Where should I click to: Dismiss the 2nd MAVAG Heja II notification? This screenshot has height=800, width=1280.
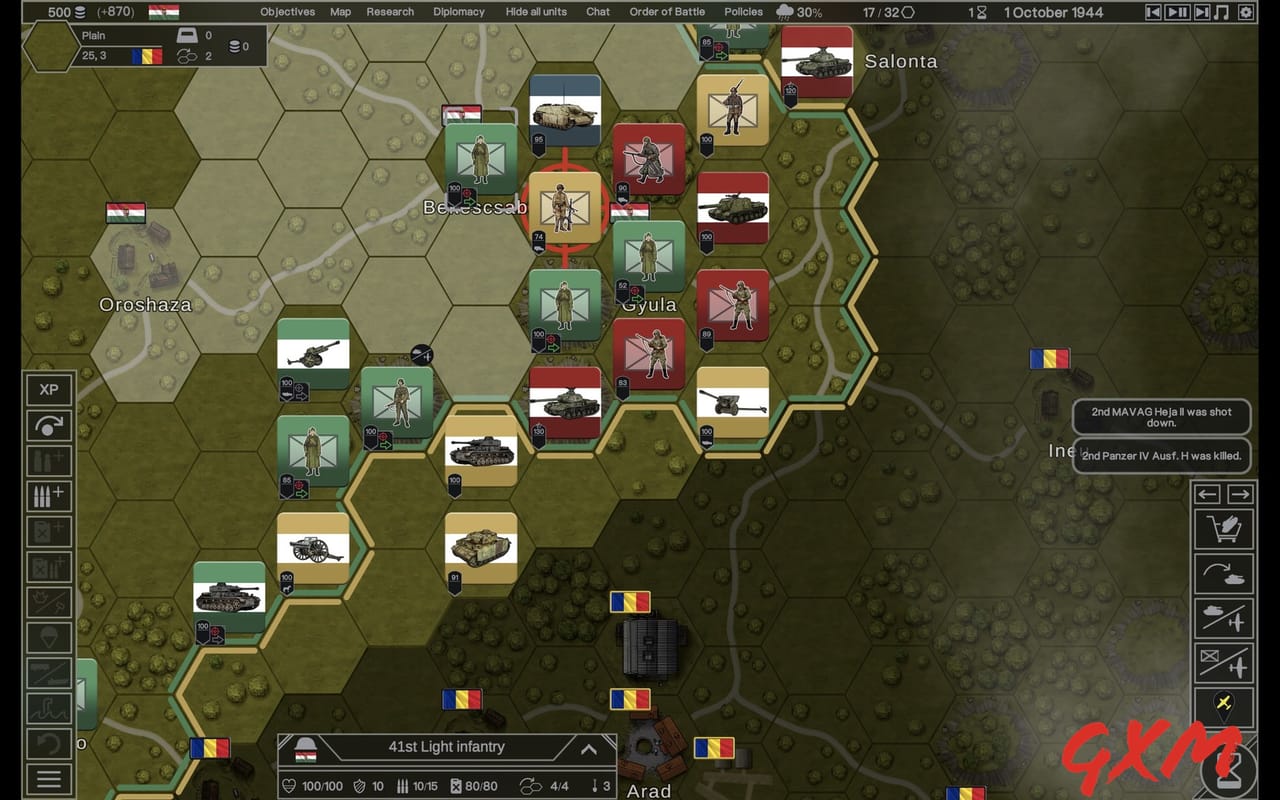tap(1161, 417)
